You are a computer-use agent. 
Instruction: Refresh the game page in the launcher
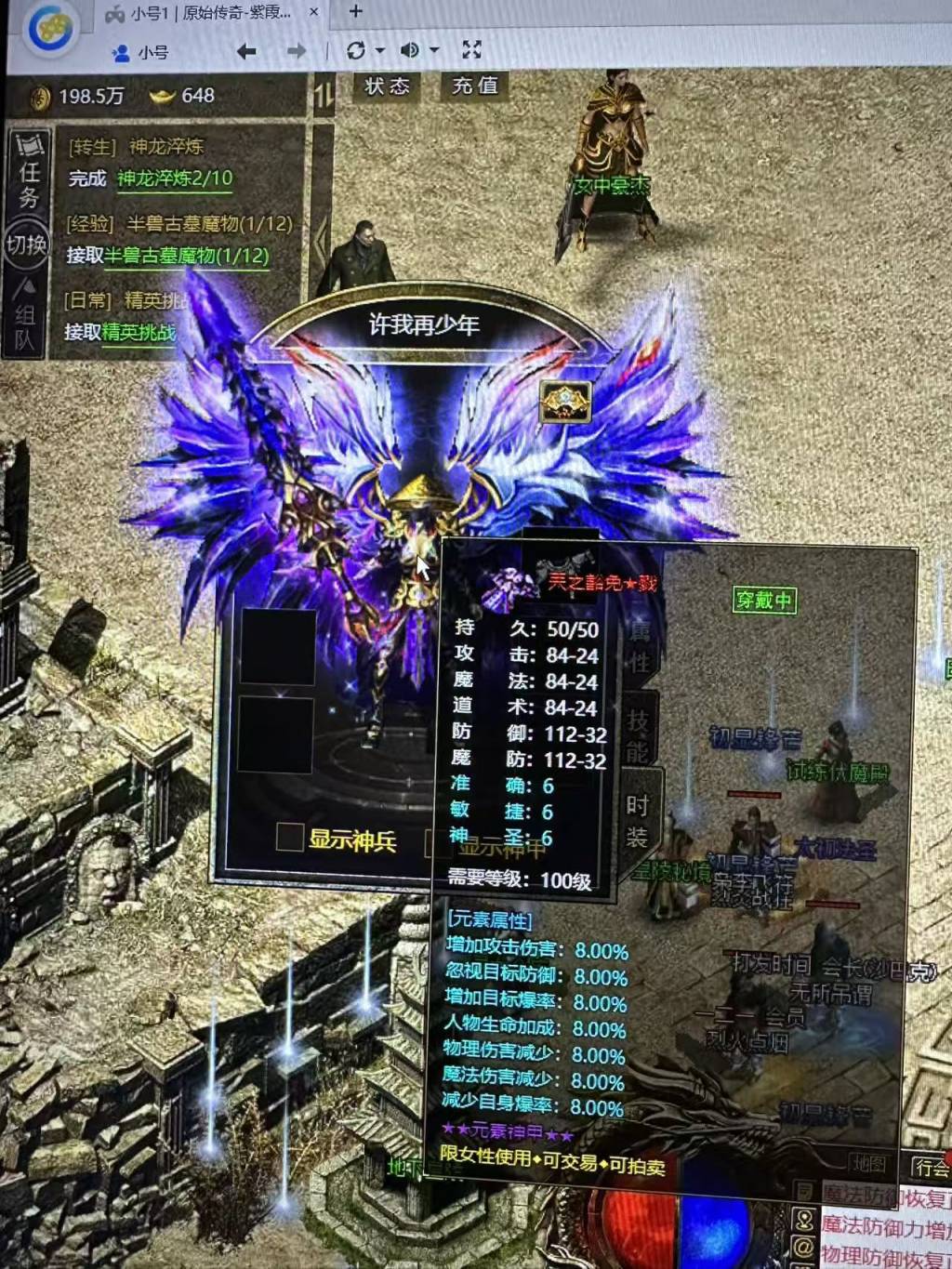[355, 51]
